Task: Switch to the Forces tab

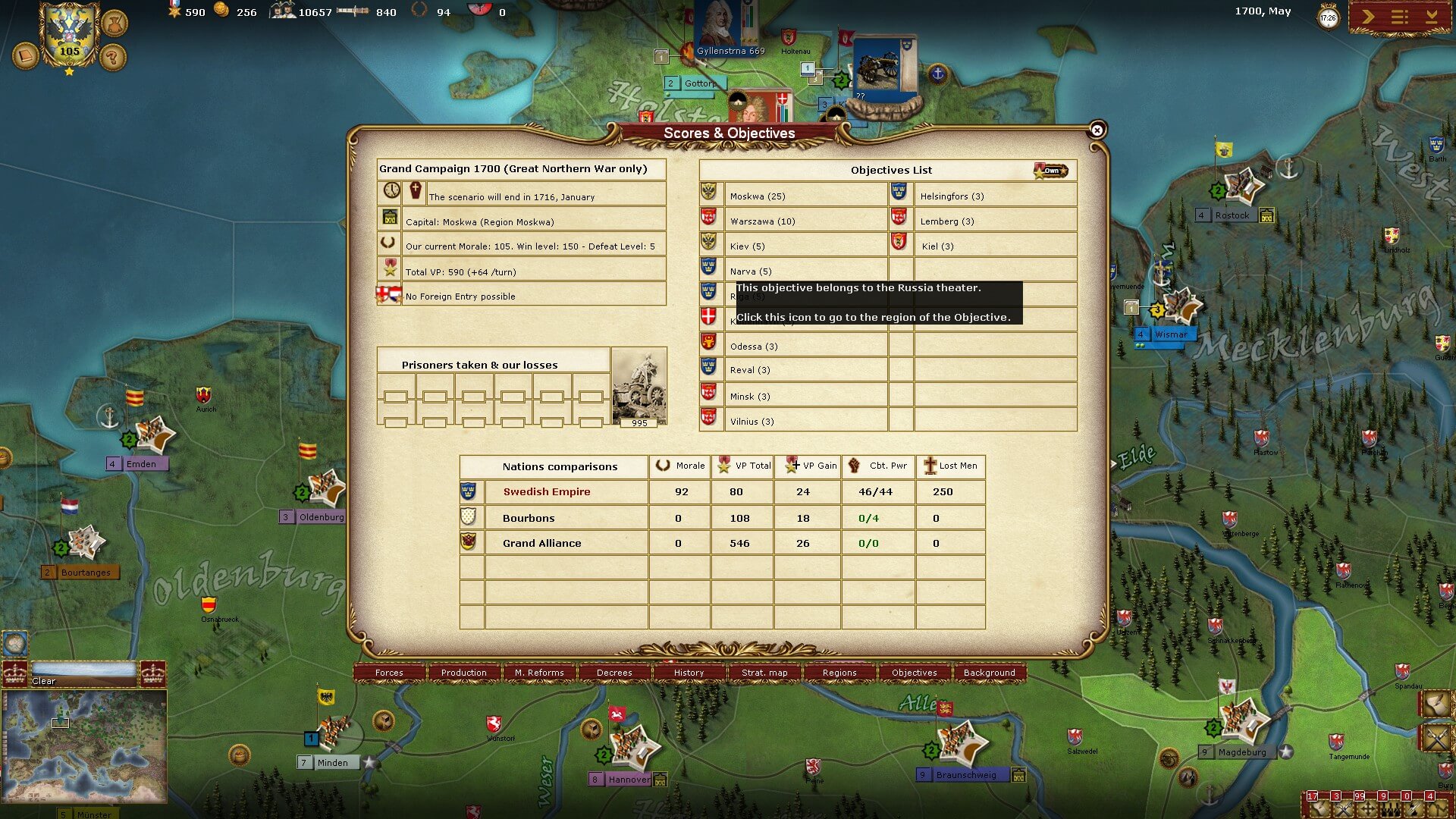Action: coord(389,673)
